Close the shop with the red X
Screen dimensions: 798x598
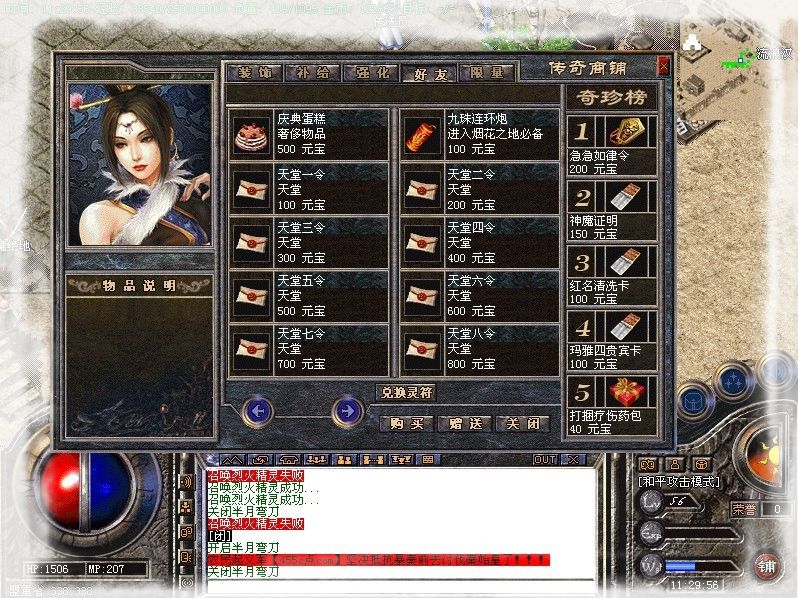662,66
